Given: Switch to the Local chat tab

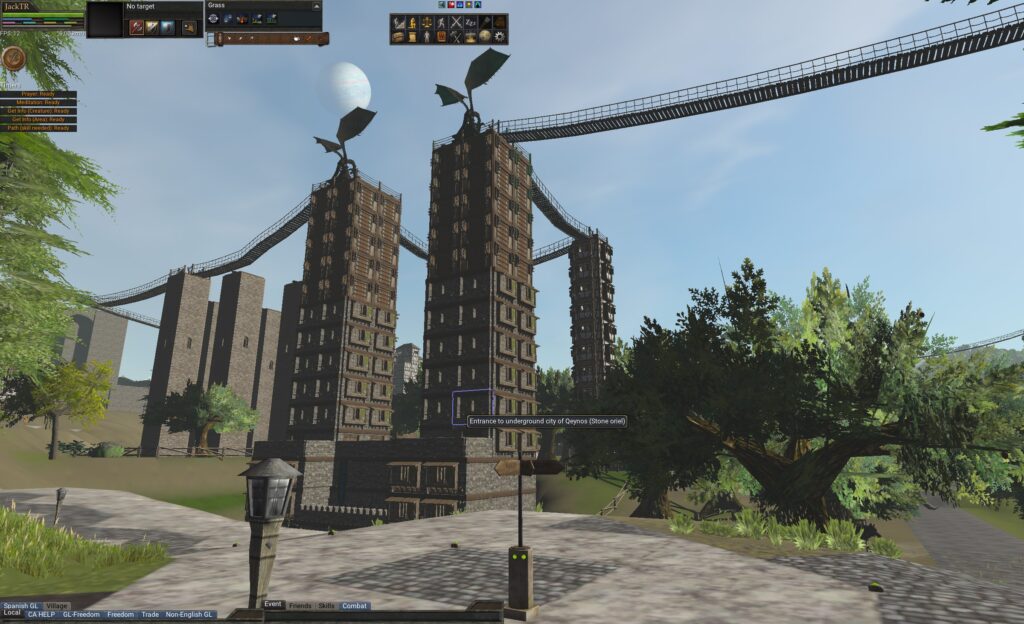Looking at the screenshot, I should click(12, 613).
